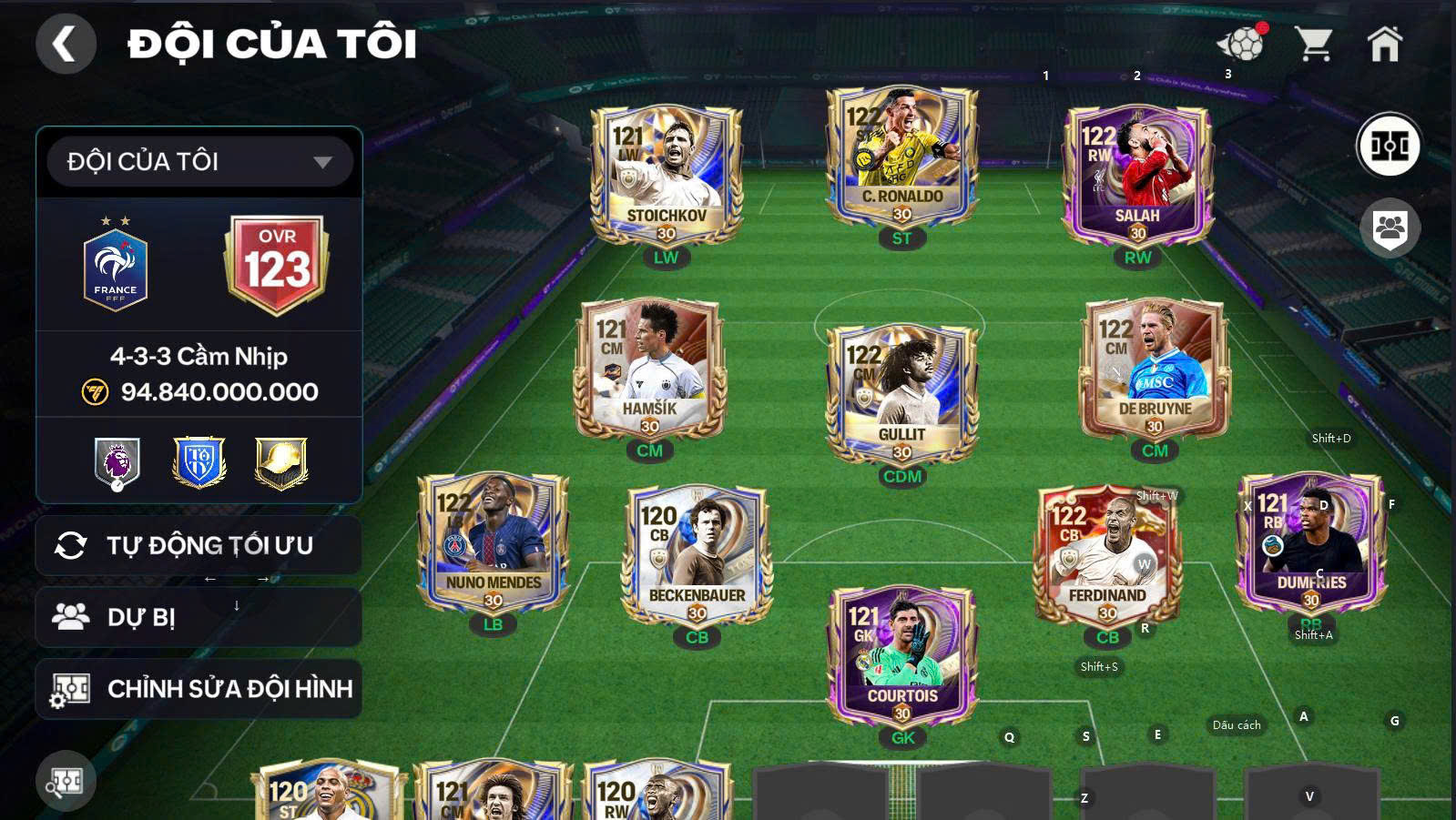Screen dimensions: 1456x820
Task: Select the France FFF crest with two stars
Action: click(x=115, y=264)
